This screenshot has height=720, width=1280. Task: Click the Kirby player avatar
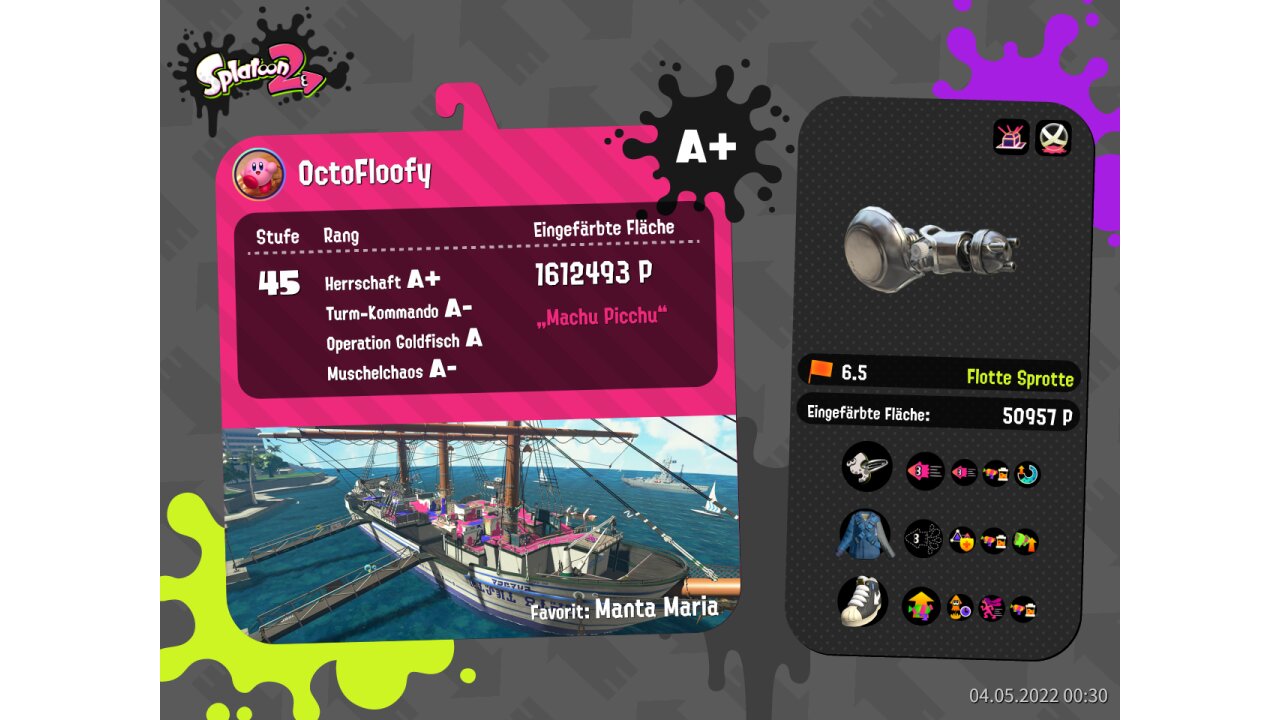[x=259, y=174]
